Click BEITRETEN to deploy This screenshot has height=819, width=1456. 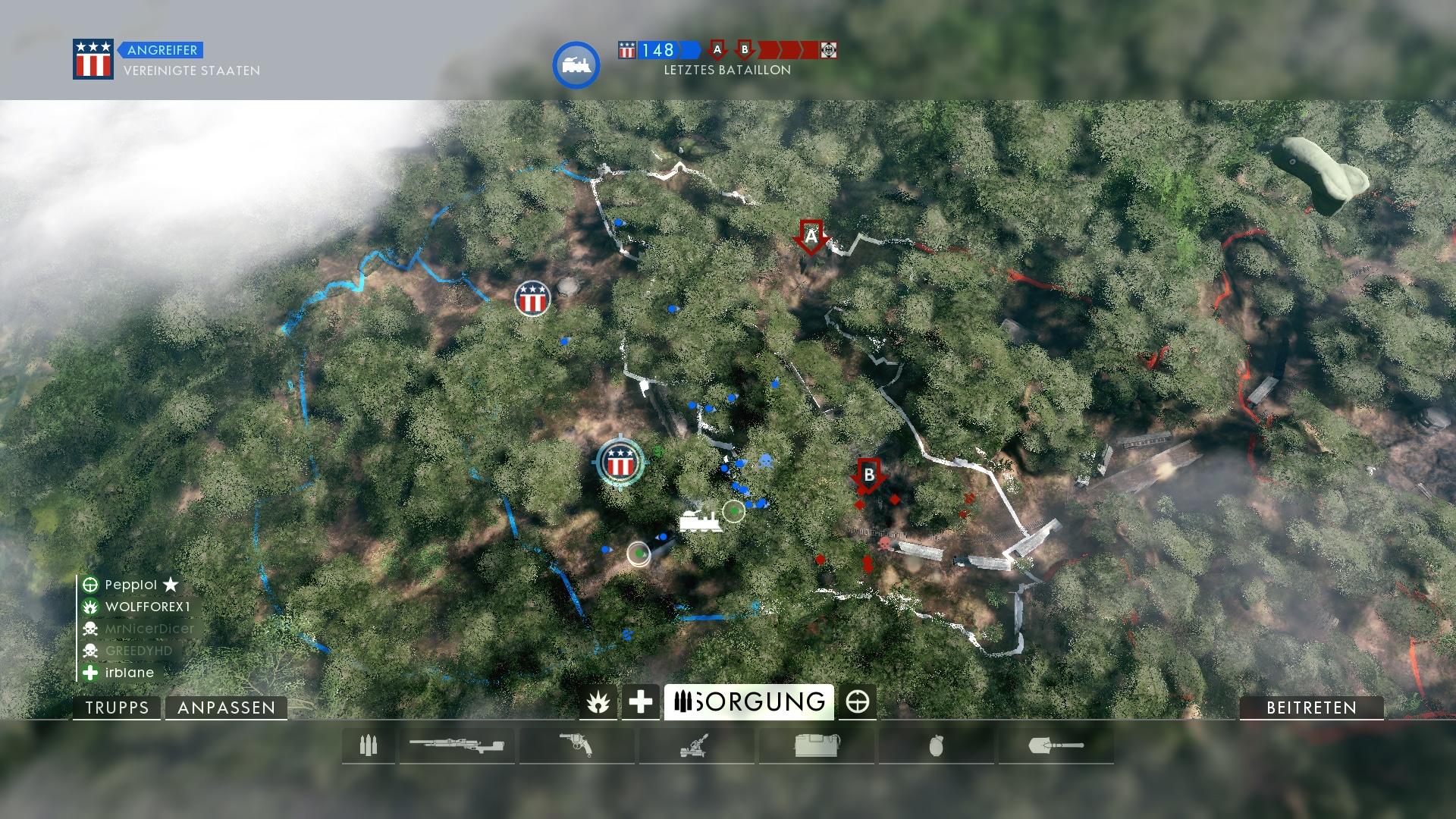pyautogui.click(x=1311, y=708)
